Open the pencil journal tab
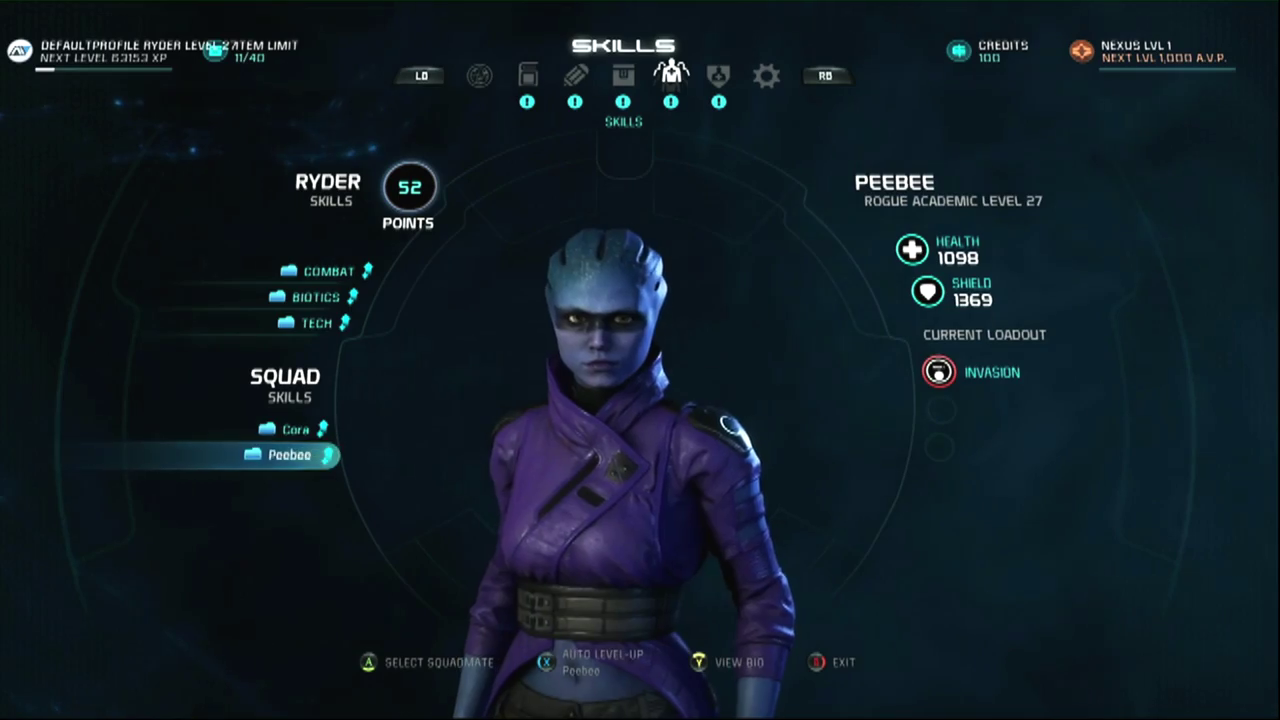This screenshot has height=720, width=1280. 575,76
